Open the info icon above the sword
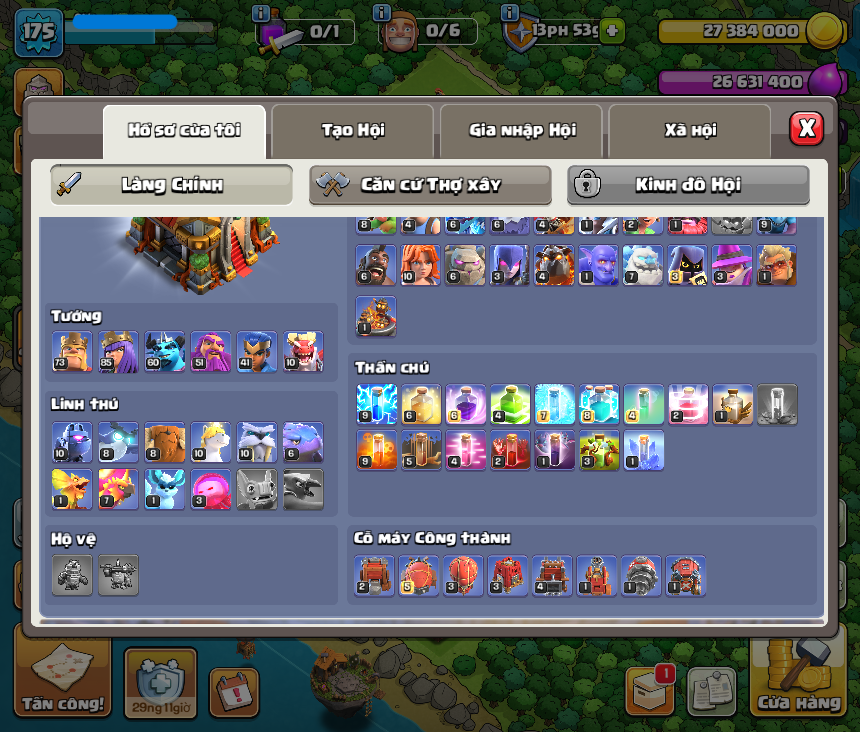Viewport: 860px width, 732px height. click(x=261, y=13)
